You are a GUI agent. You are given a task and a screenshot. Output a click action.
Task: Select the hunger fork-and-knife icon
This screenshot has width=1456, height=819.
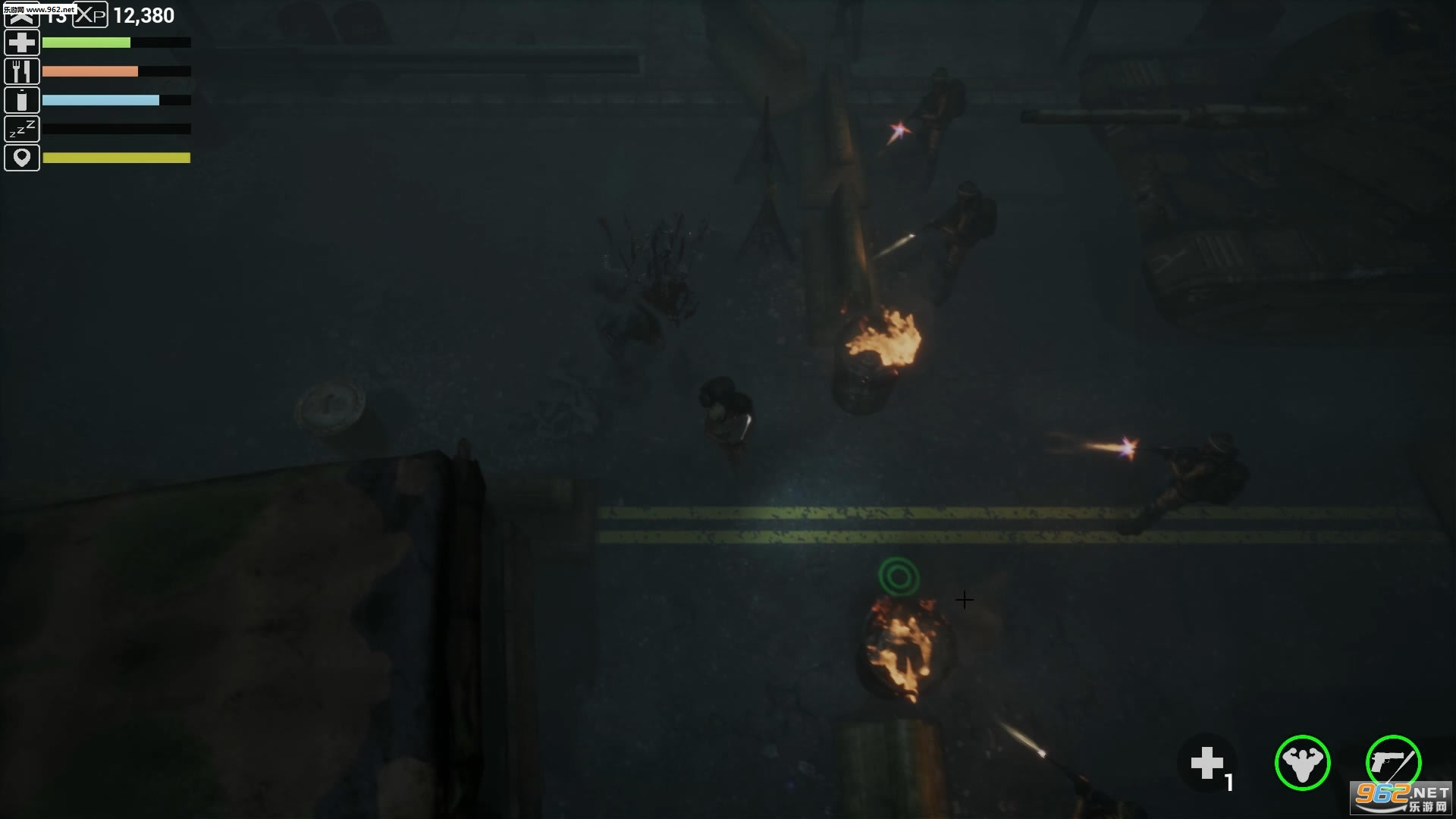click(22, 71)
